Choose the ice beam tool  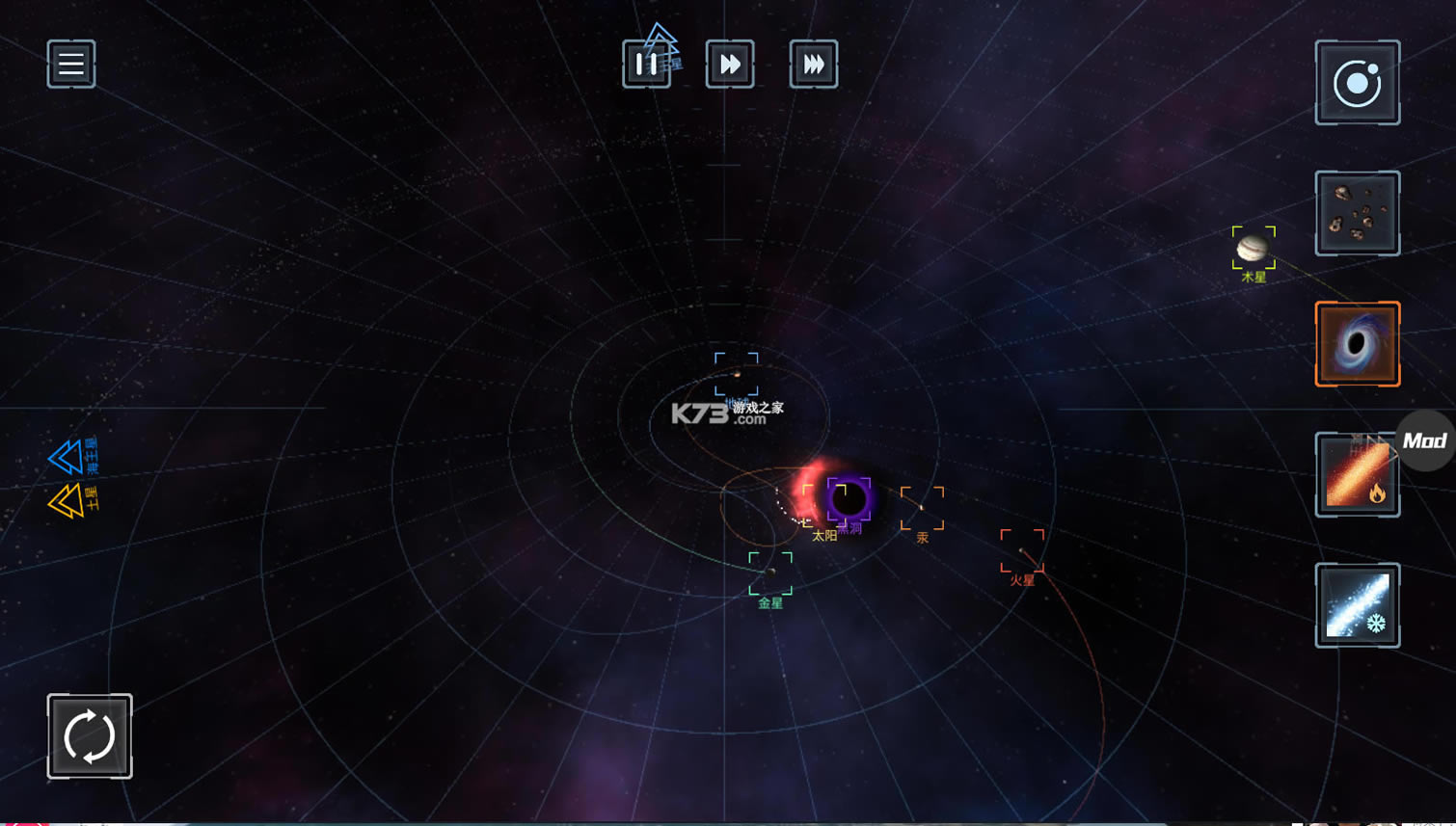coord(1358,605)
